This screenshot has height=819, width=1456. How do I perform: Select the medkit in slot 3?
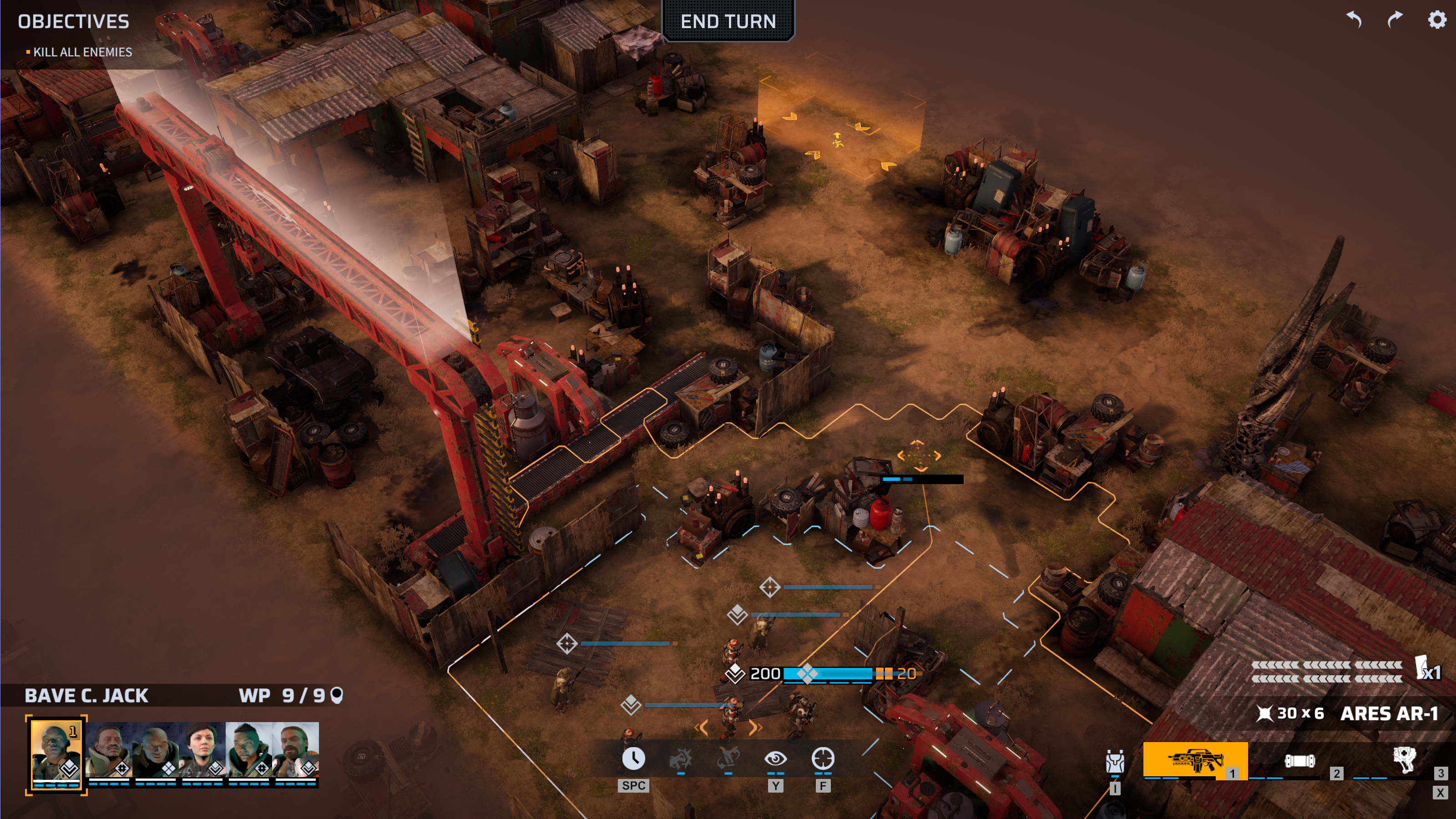coord(1404,760)
